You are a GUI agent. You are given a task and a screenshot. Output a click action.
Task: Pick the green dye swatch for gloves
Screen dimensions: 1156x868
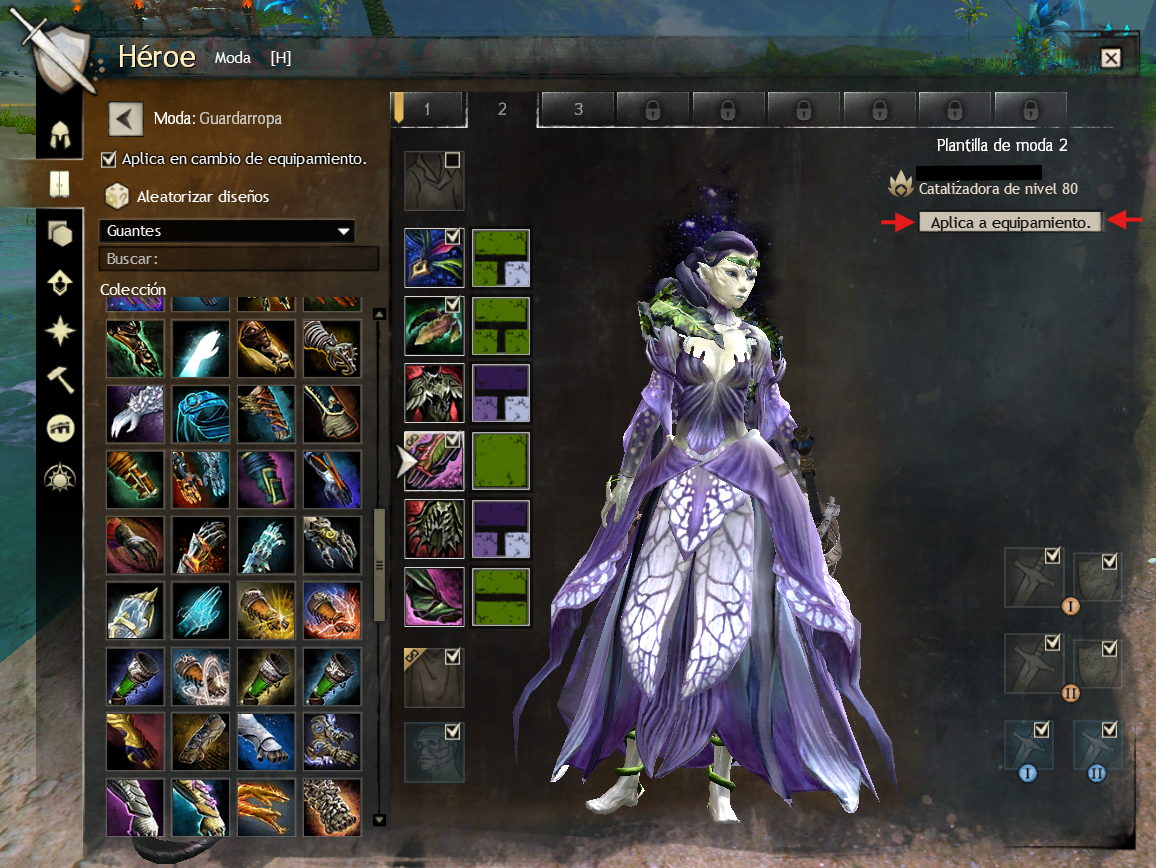tap(501, 461)
